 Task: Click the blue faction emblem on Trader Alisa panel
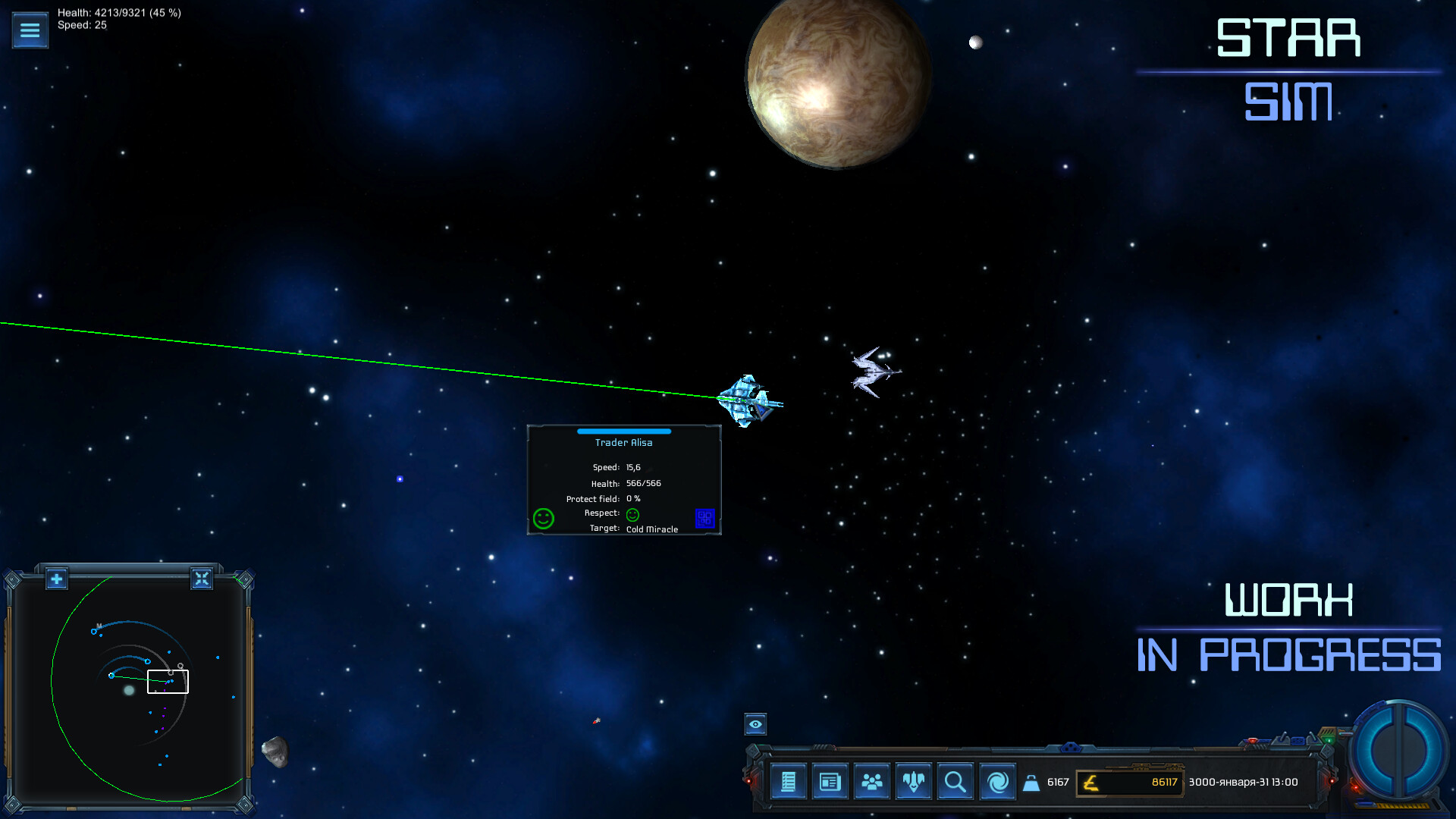704,518
